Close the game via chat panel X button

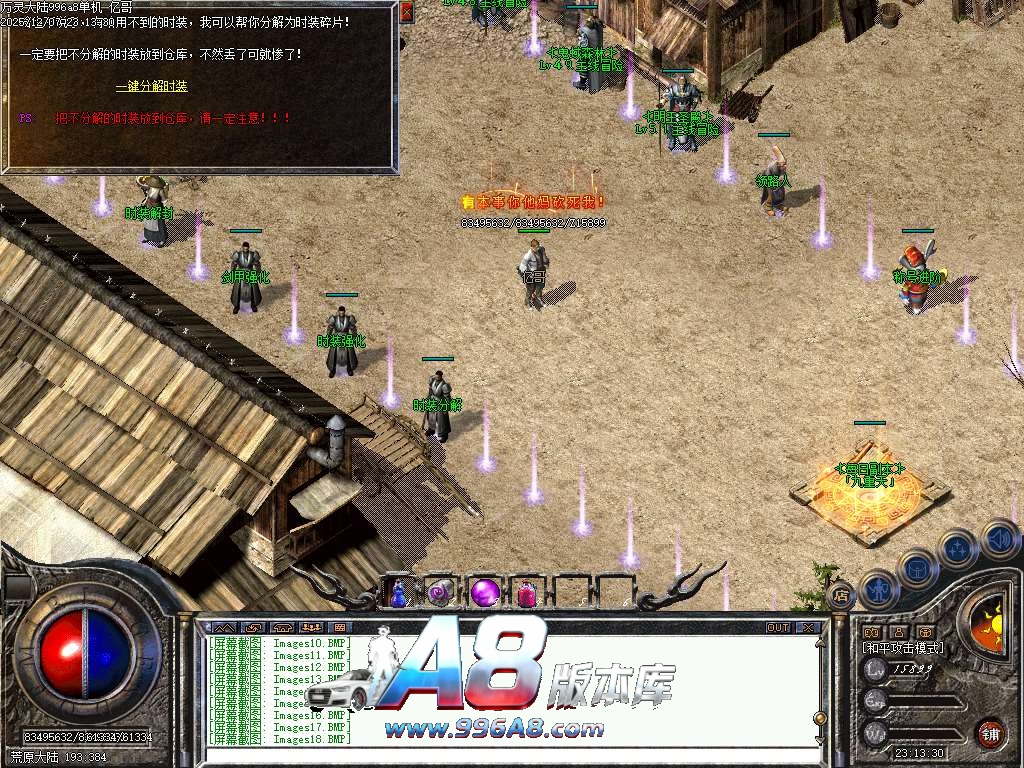807,628
